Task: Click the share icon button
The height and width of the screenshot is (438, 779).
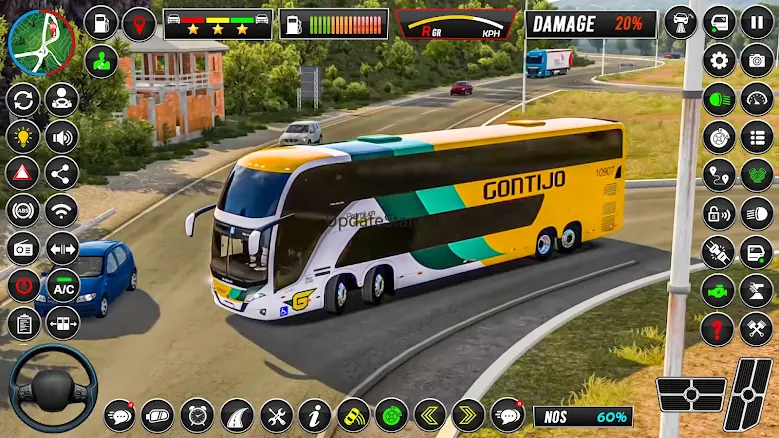Action: tap(62, 173)
